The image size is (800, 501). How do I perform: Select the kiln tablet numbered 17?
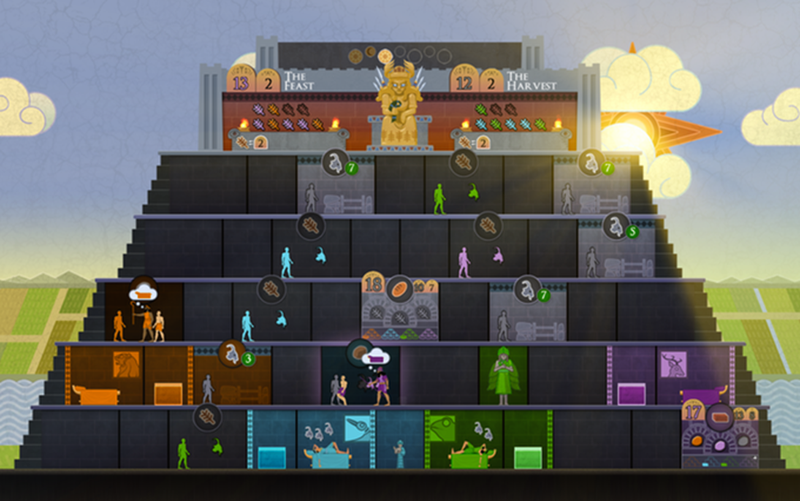[694, 411]
